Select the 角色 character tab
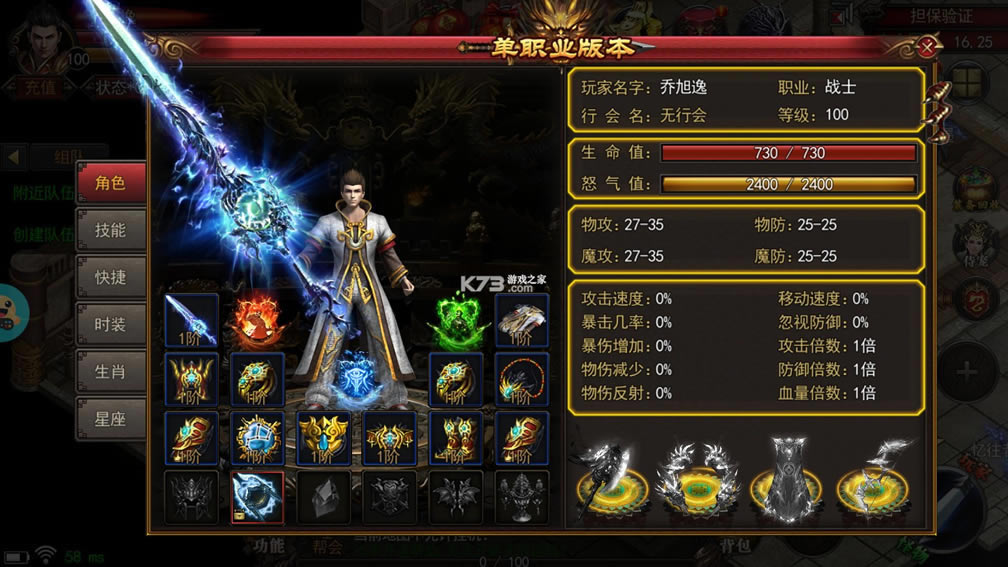The width and height of the screenshot is (1008, 567). 110,183
